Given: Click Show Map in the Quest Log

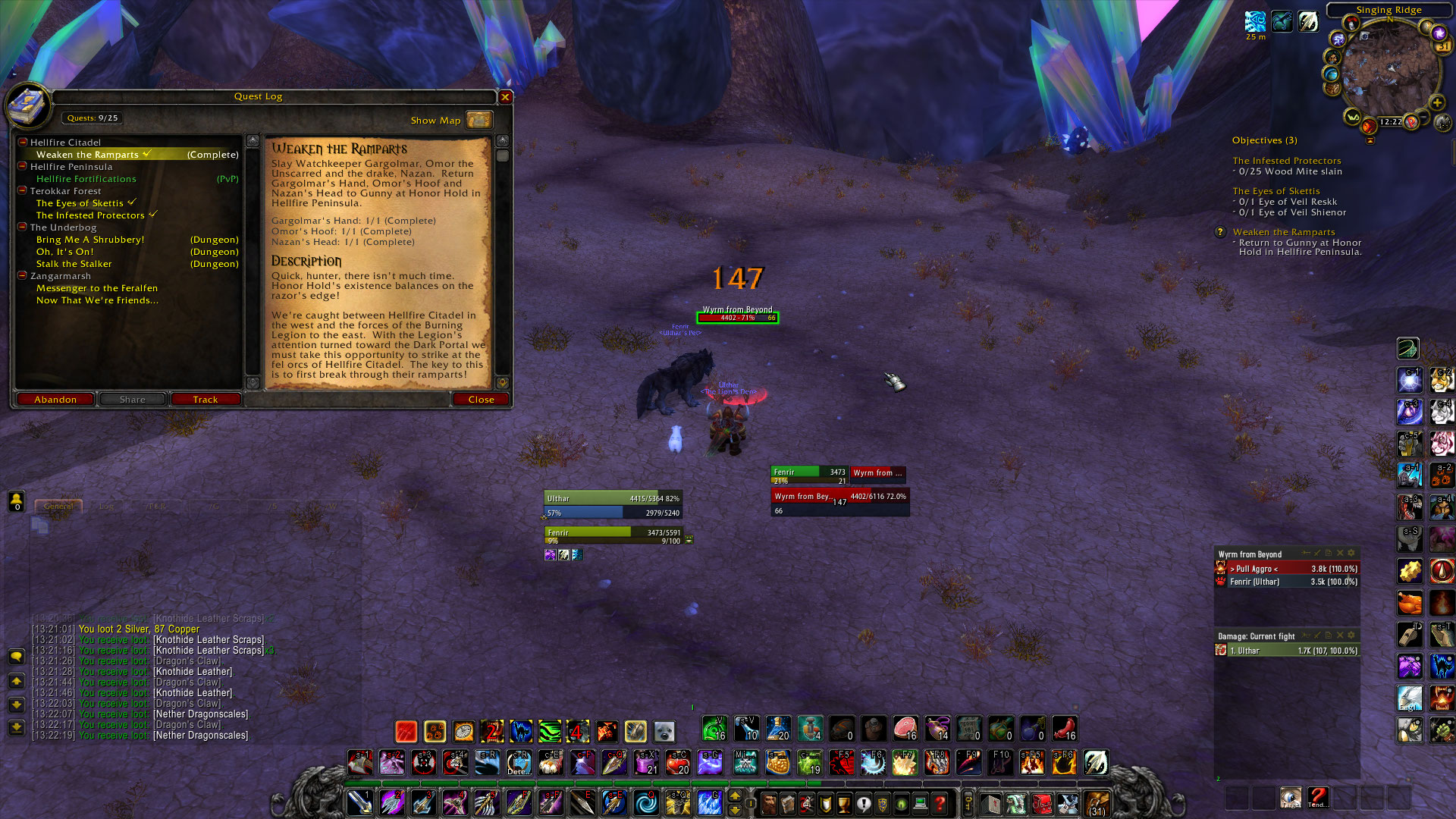Looking at the screenshot, I should click(435, 120).
